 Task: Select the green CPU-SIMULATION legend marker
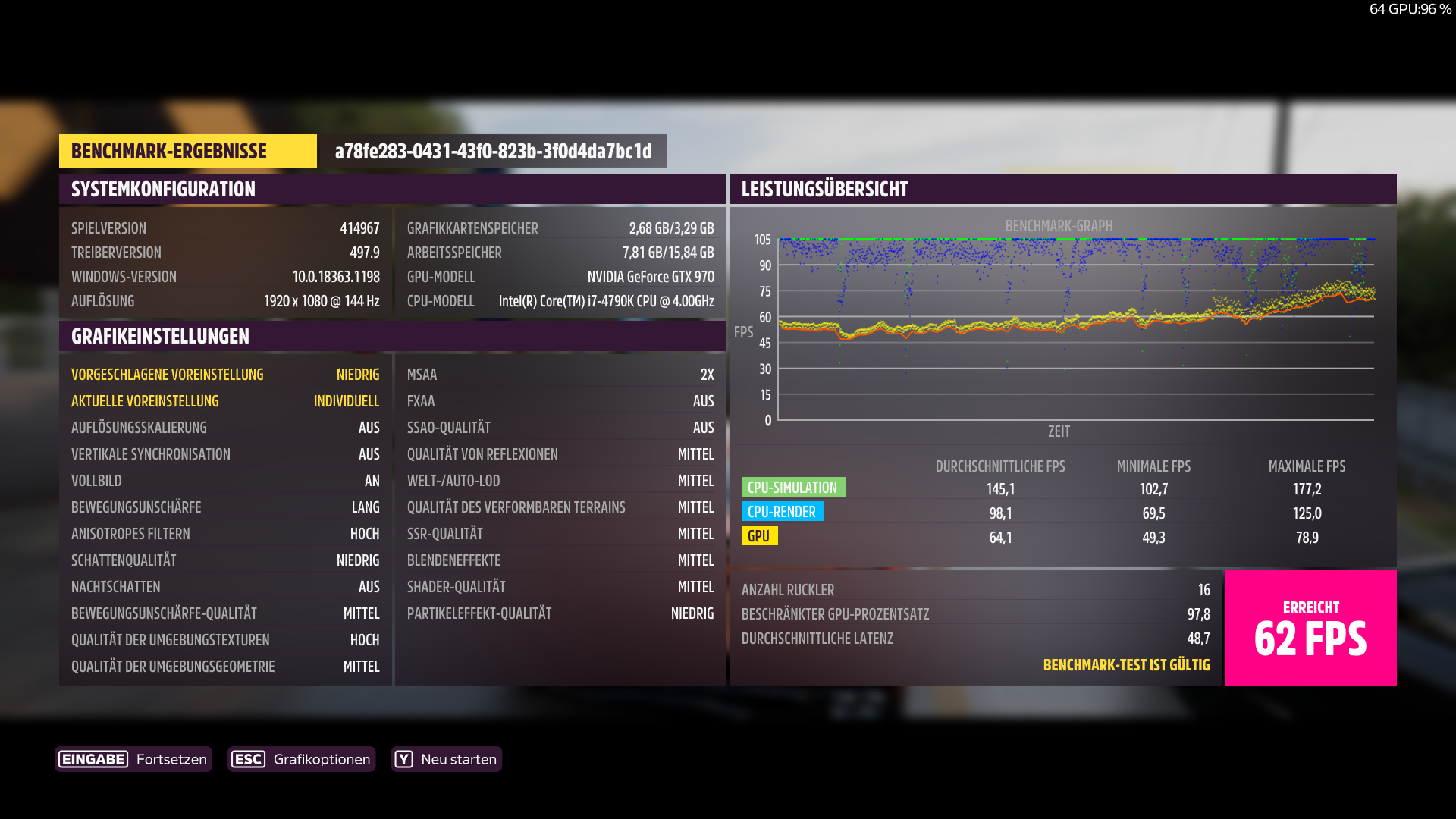(x=793, y=487)
